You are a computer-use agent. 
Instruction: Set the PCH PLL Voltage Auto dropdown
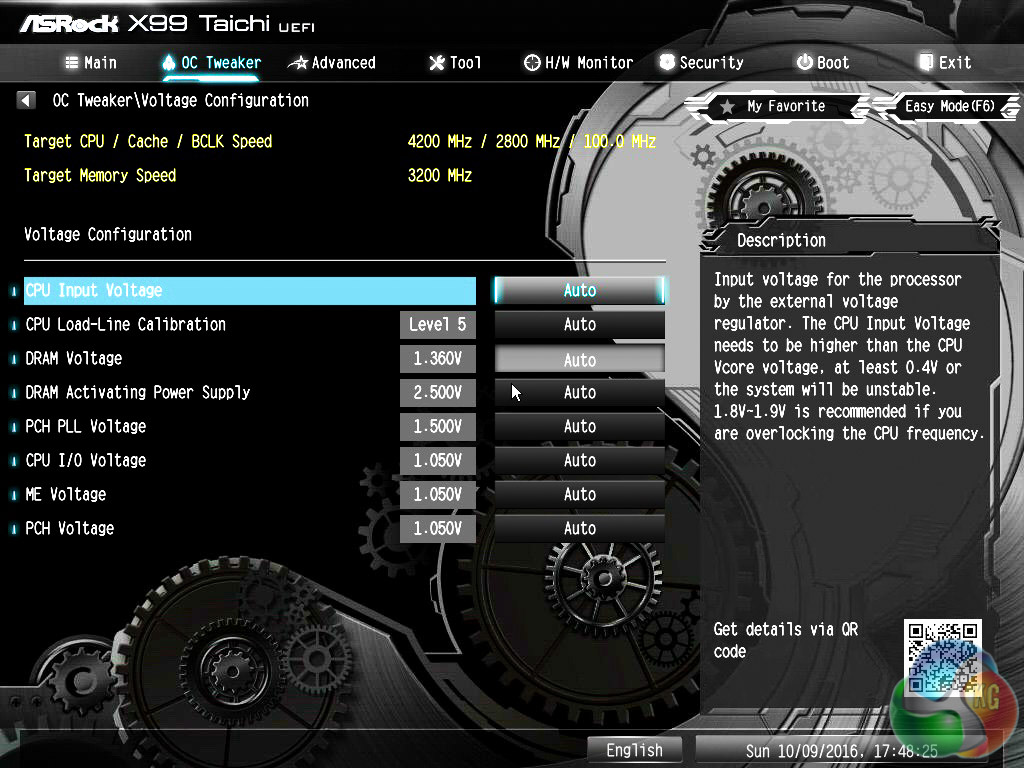[x=579, y=426]
